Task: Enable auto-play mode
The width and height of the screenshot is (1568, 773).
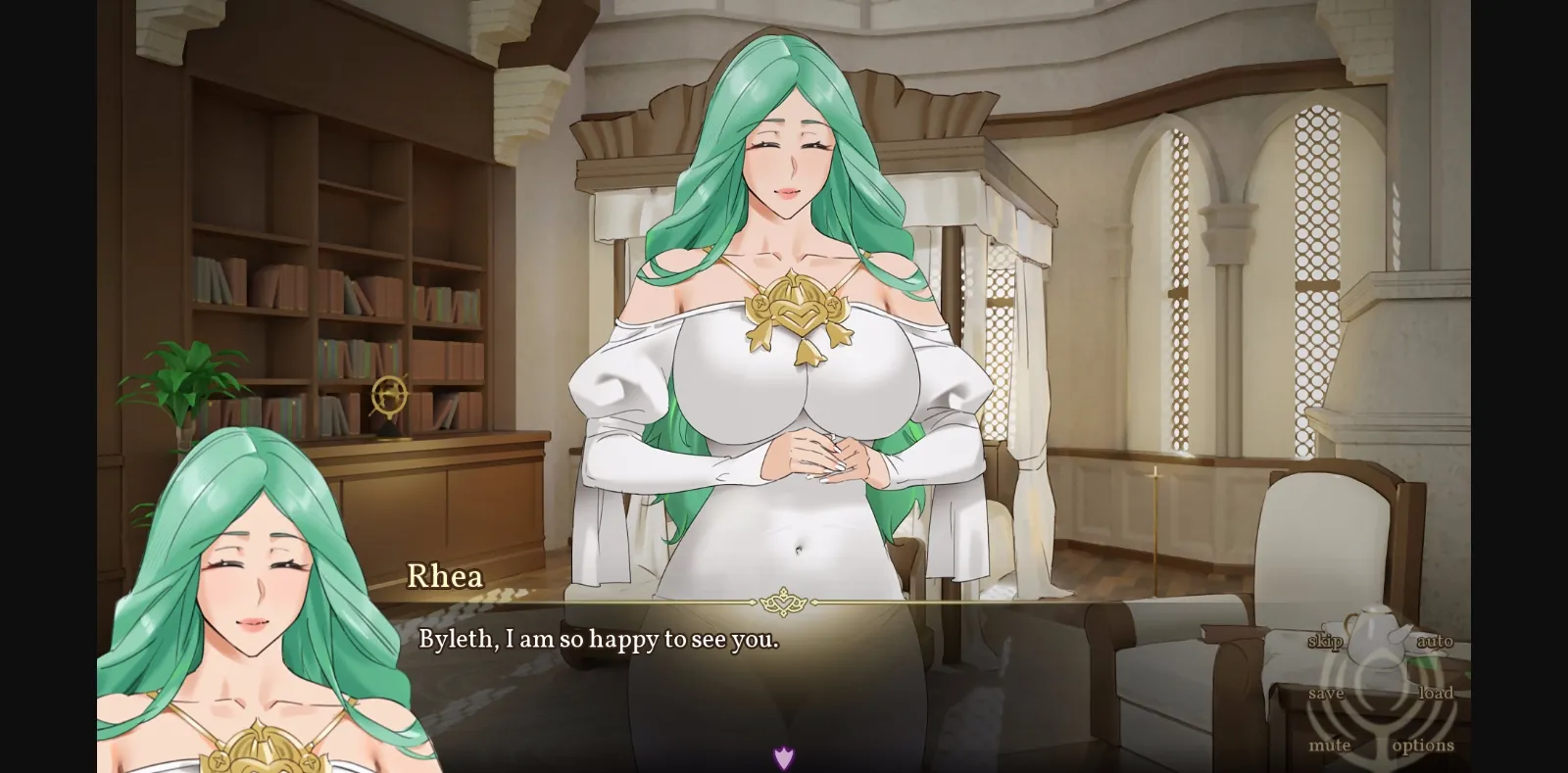Action: pyautogui.click(x=1435, y=643)
